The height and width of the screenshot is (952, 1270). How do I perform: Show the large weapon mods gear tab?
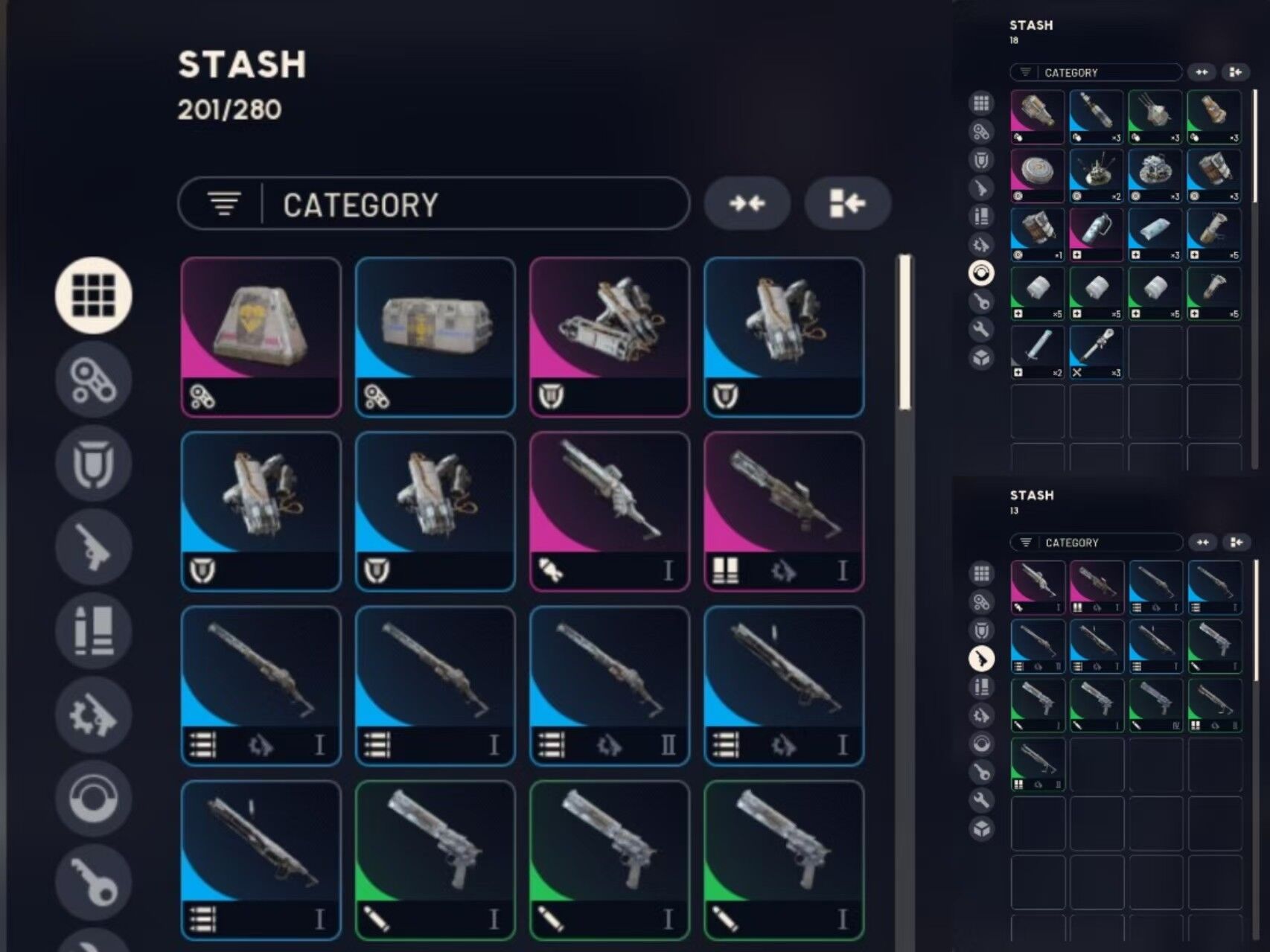[94, 715]
